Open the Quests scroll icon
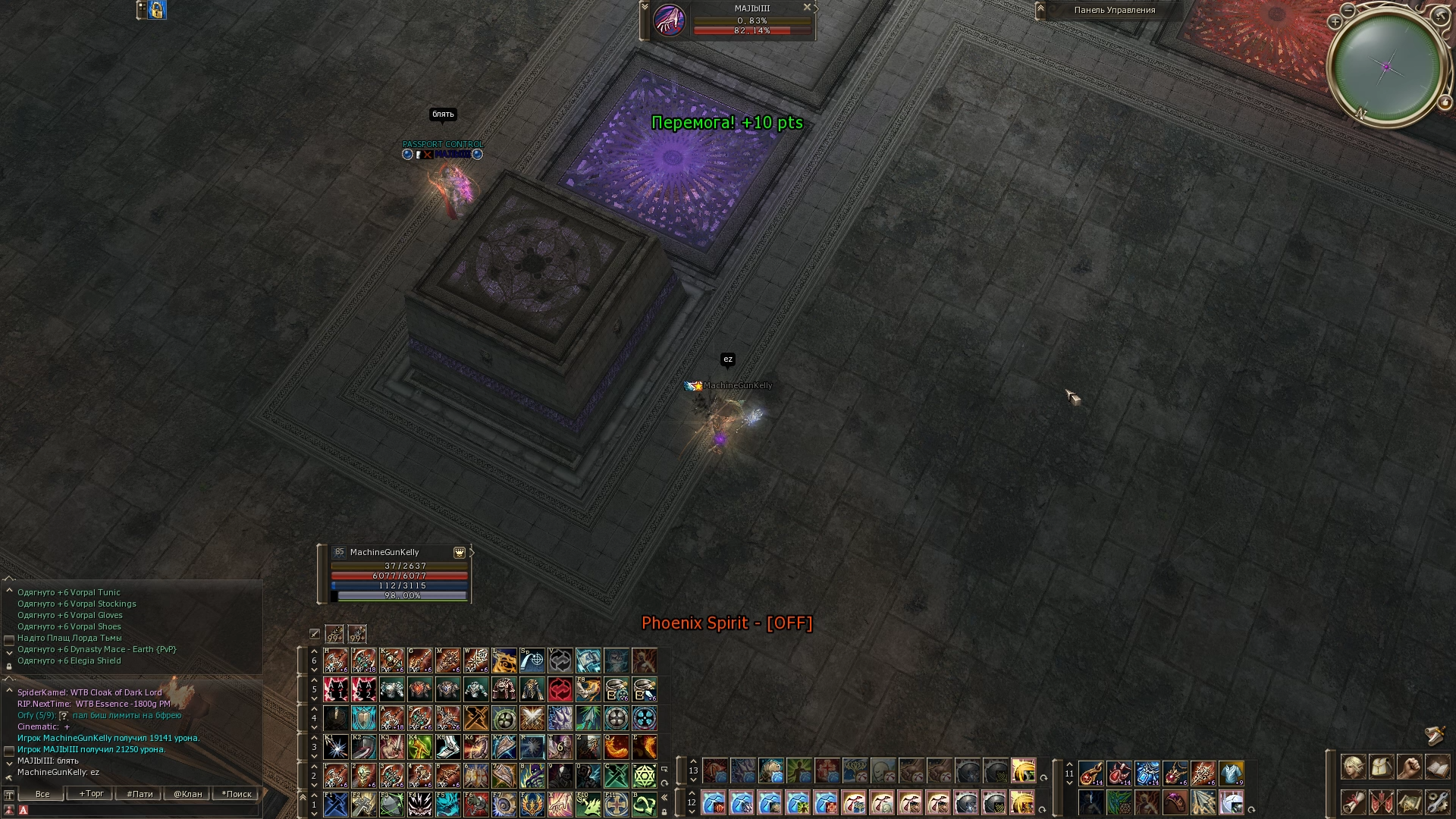This screenshot has width=1456, height=819. click(1353, 802)
